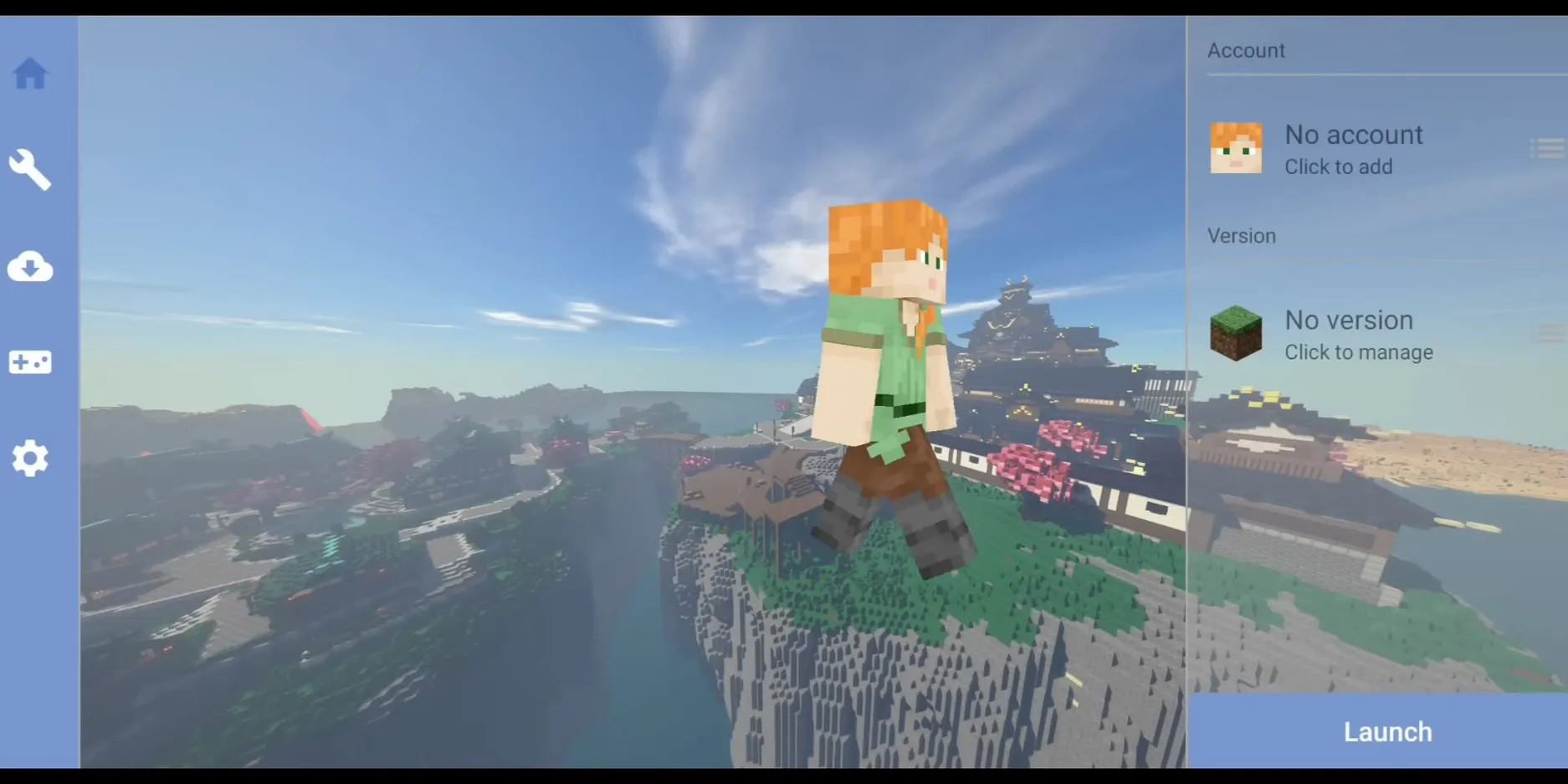Screen dimensions: 1568x784
Task: Click the Version section header
Action: tap(1242, 235)
